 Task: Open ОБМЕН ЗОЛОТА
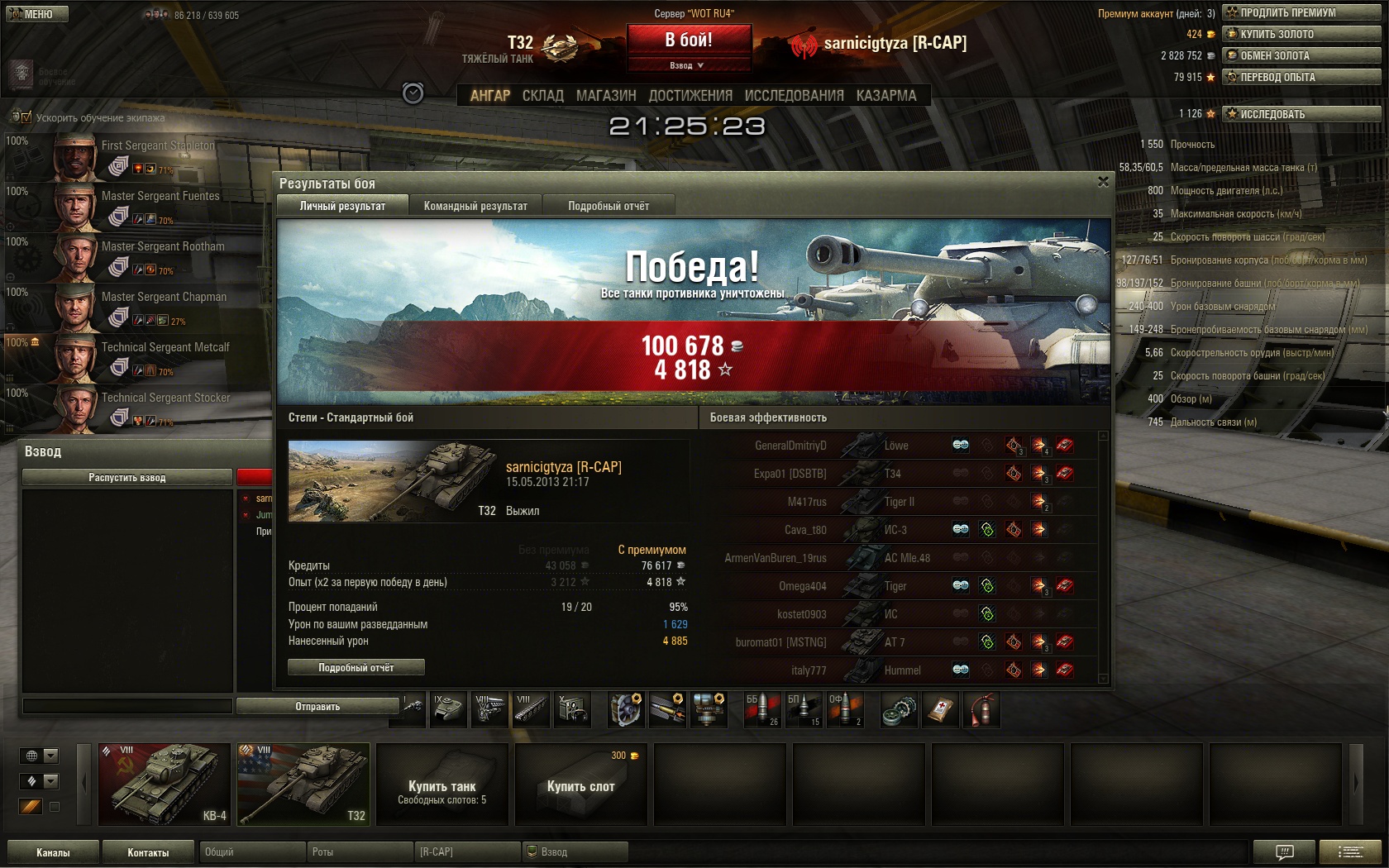(x=1301, y=55)
